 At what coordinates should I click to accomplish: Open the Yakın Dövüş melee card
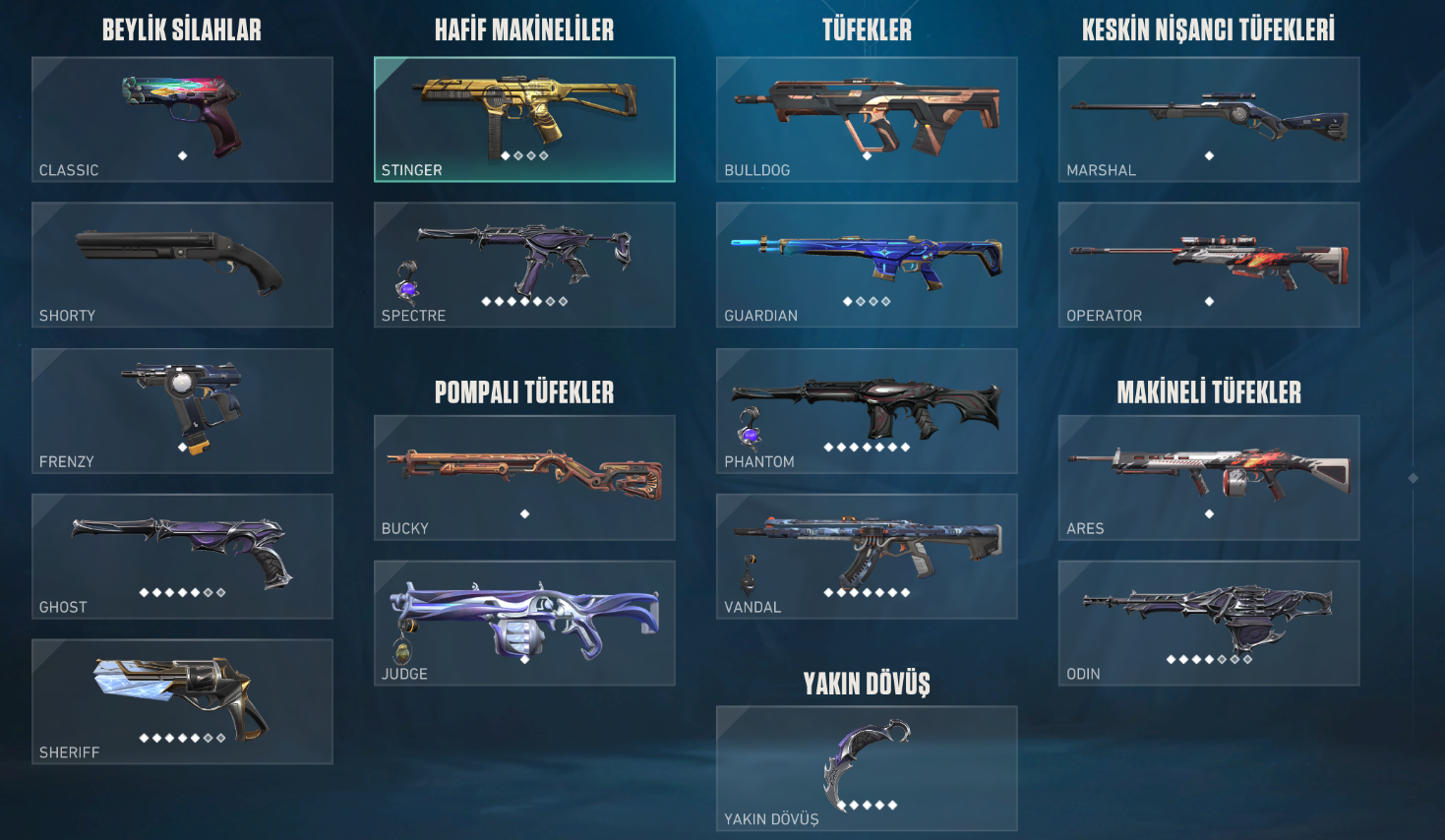866,769
